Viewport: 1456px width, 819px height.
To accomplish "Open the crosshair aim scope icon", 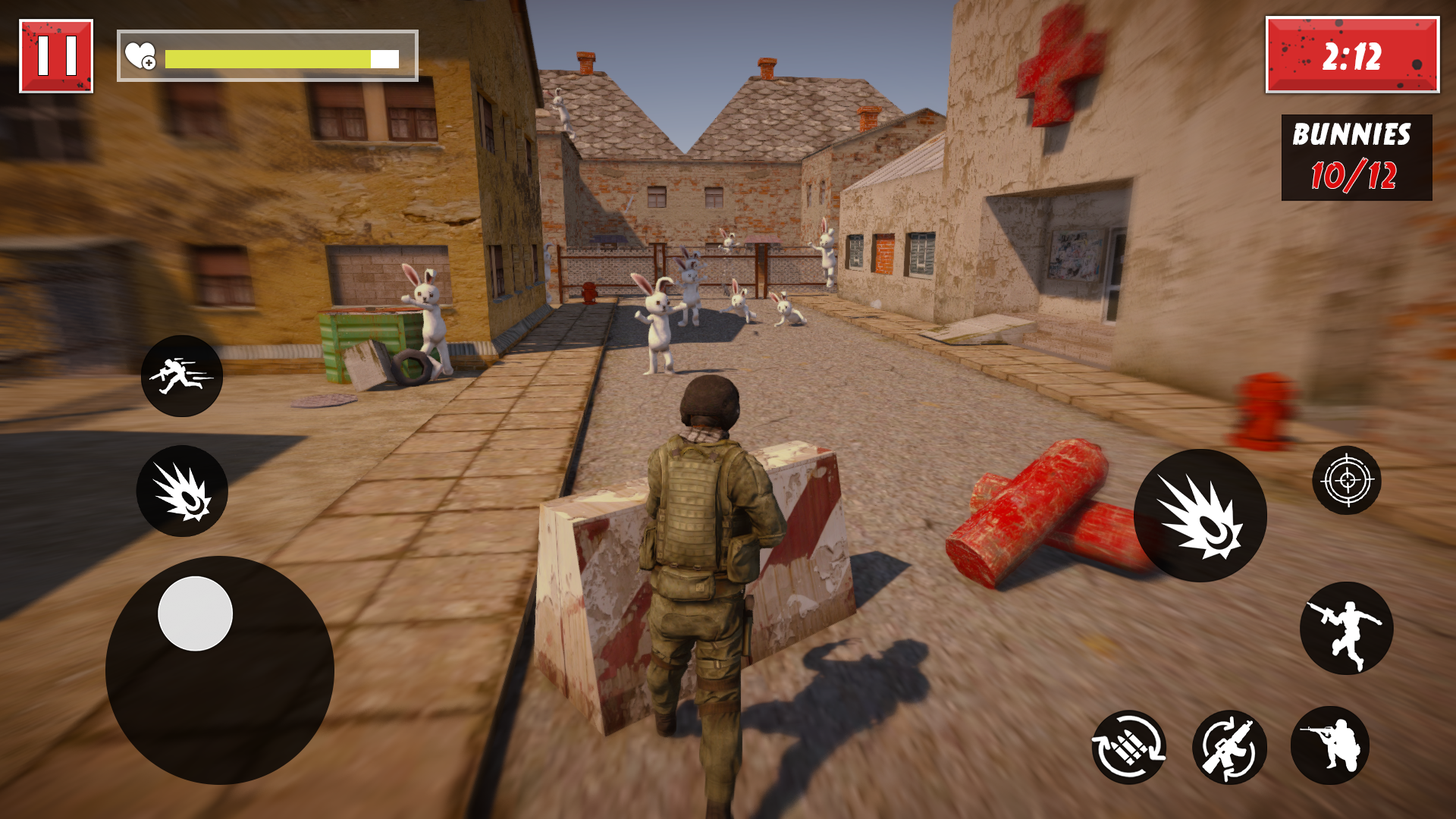I will [x=1348, y=480].
